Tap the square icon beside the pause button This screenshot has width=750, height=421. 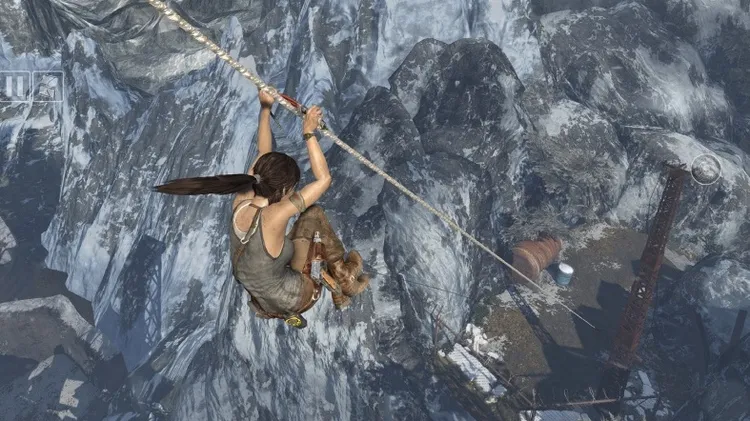click(47, 88)
